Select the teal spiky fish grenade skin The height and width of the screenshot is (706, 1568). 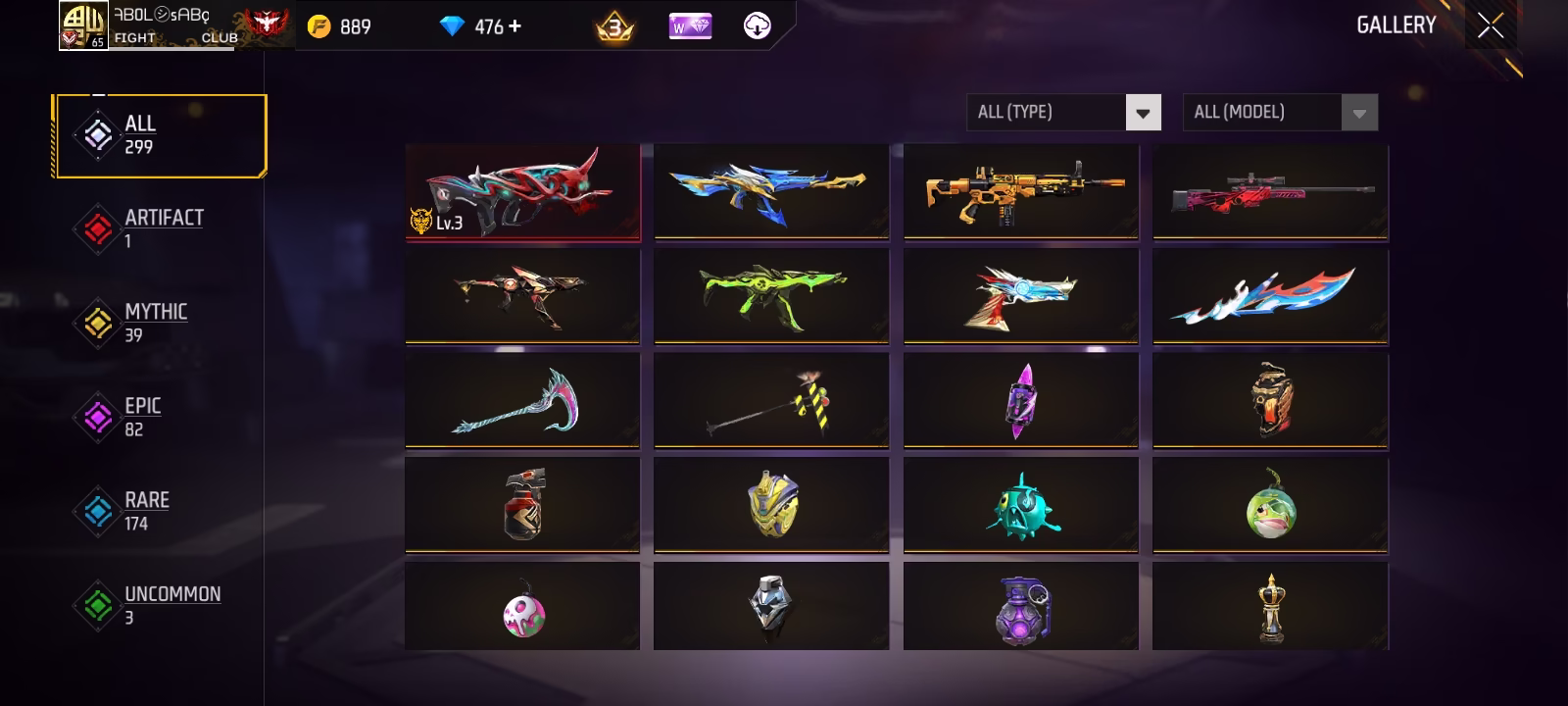1020,505
